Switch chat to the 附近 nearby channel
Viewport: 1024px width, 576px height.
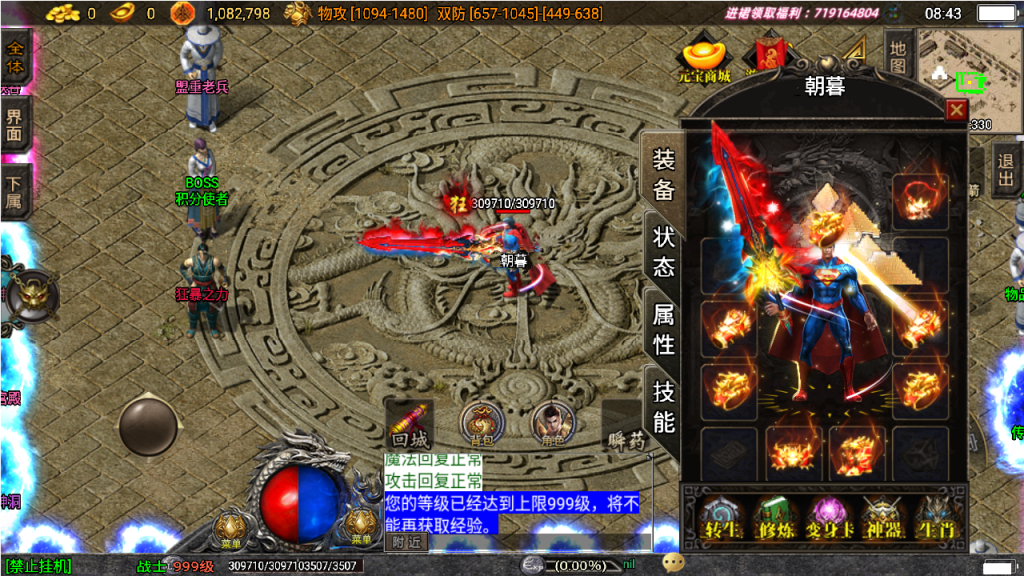[406, 542]
